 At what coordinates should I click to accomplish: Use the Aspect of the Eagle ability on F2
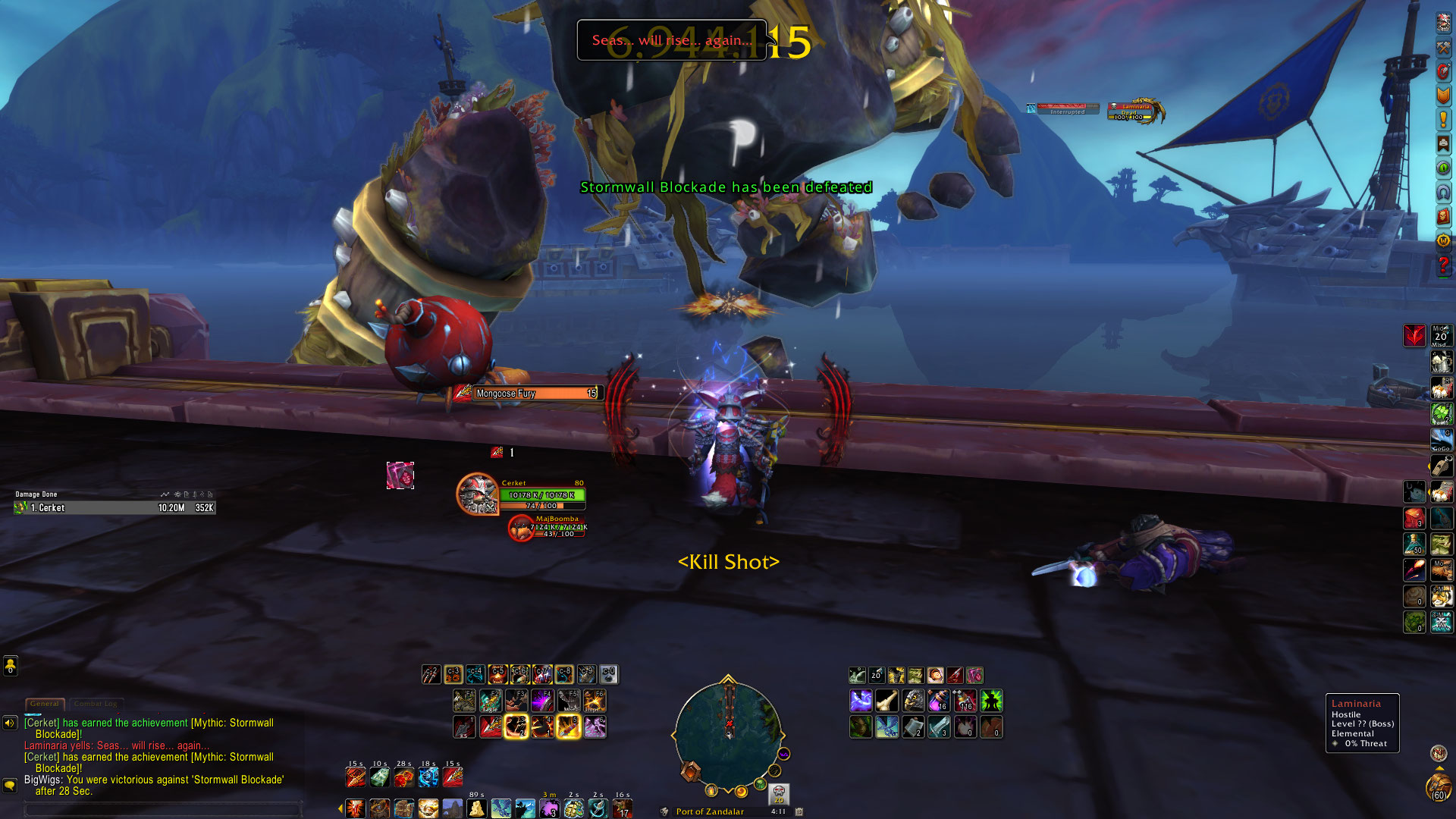(490, 701)
